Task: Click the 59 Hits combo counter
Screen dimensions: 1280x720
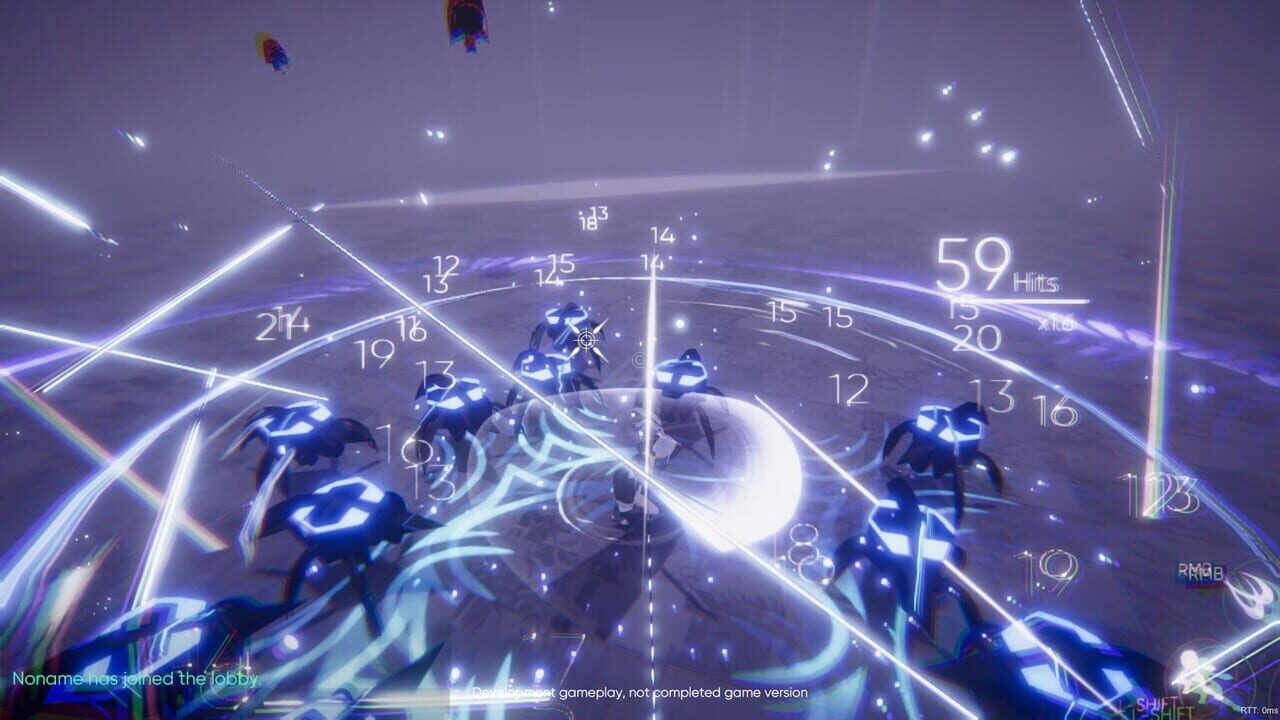Action: 992,270
